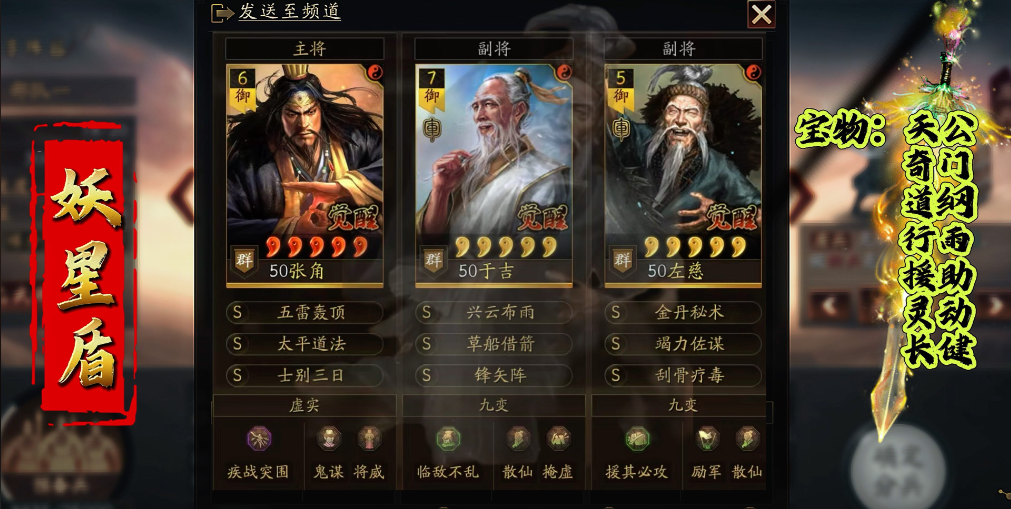The image size is (1011, 509).
Task: Select the 将威 trait icon
Action: pos(369,439)
